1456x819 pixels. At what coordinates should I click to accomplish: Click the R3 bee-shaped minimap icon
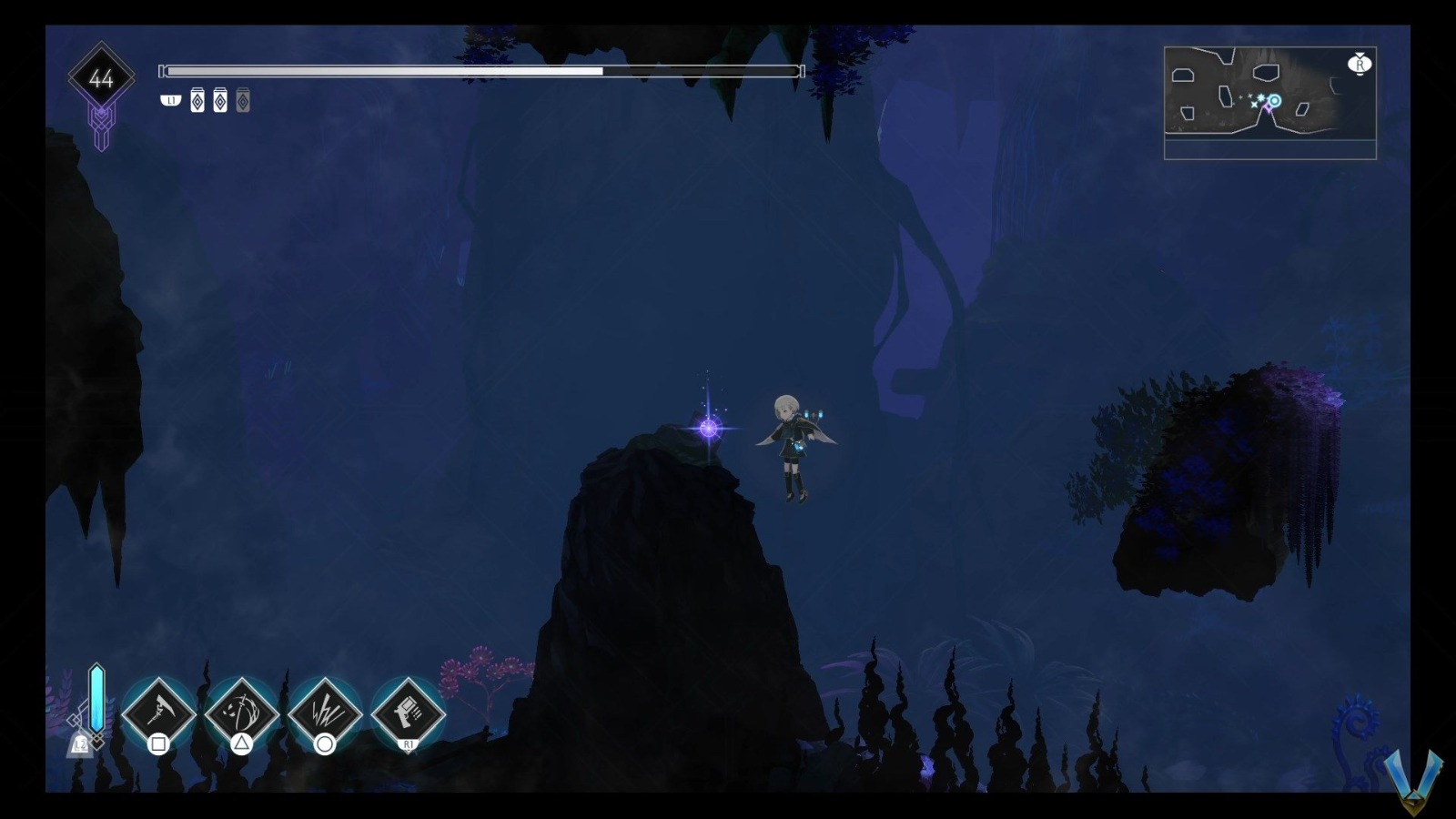pyautogui.click(x=1358, y=64)
